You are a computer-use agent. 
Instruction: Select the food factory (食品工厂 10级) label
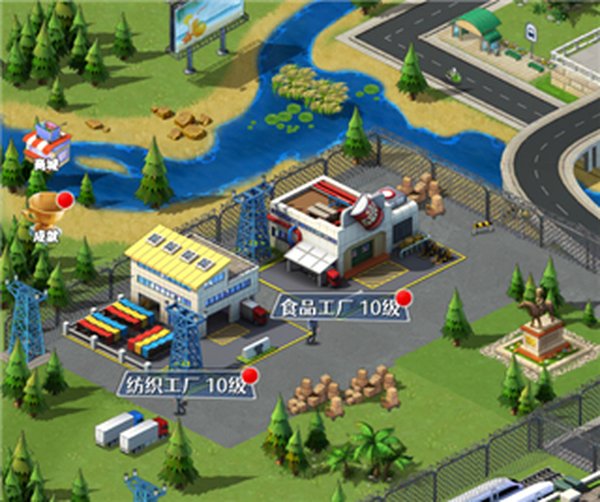[338, 306]
